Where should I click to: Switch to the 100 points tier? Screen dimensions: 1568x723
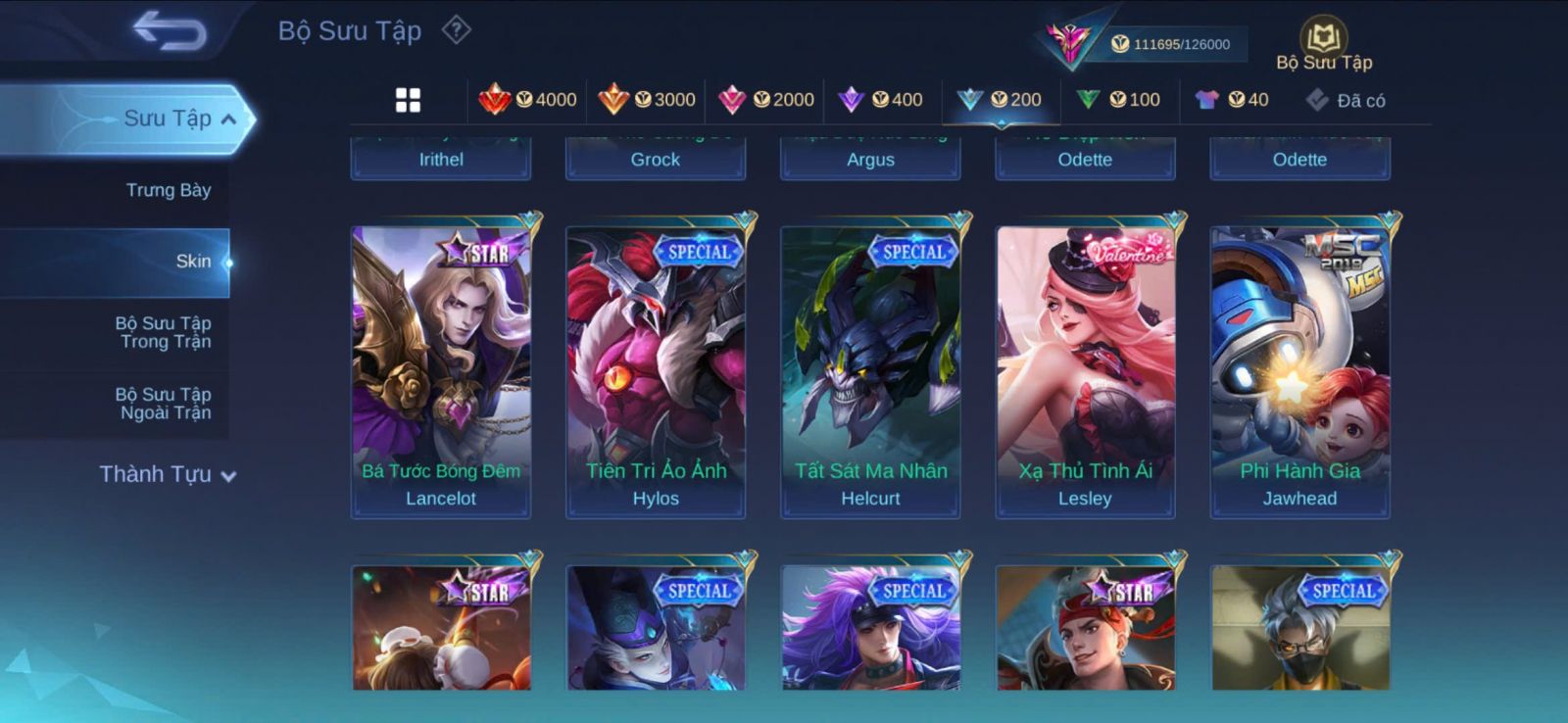[x=1118, y=100]
